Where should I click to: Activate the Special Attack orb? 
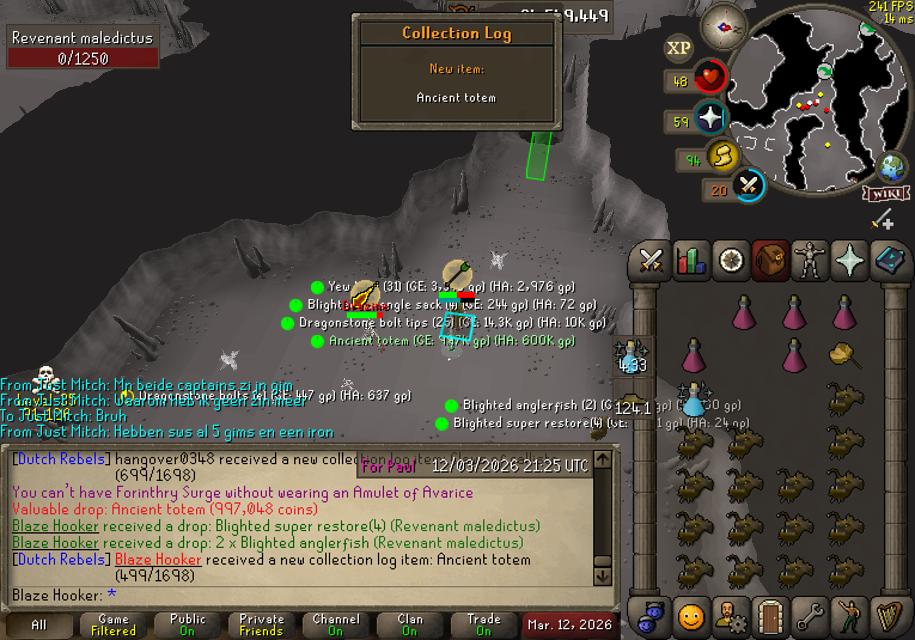pyautogui.click(x=748, y=185)
